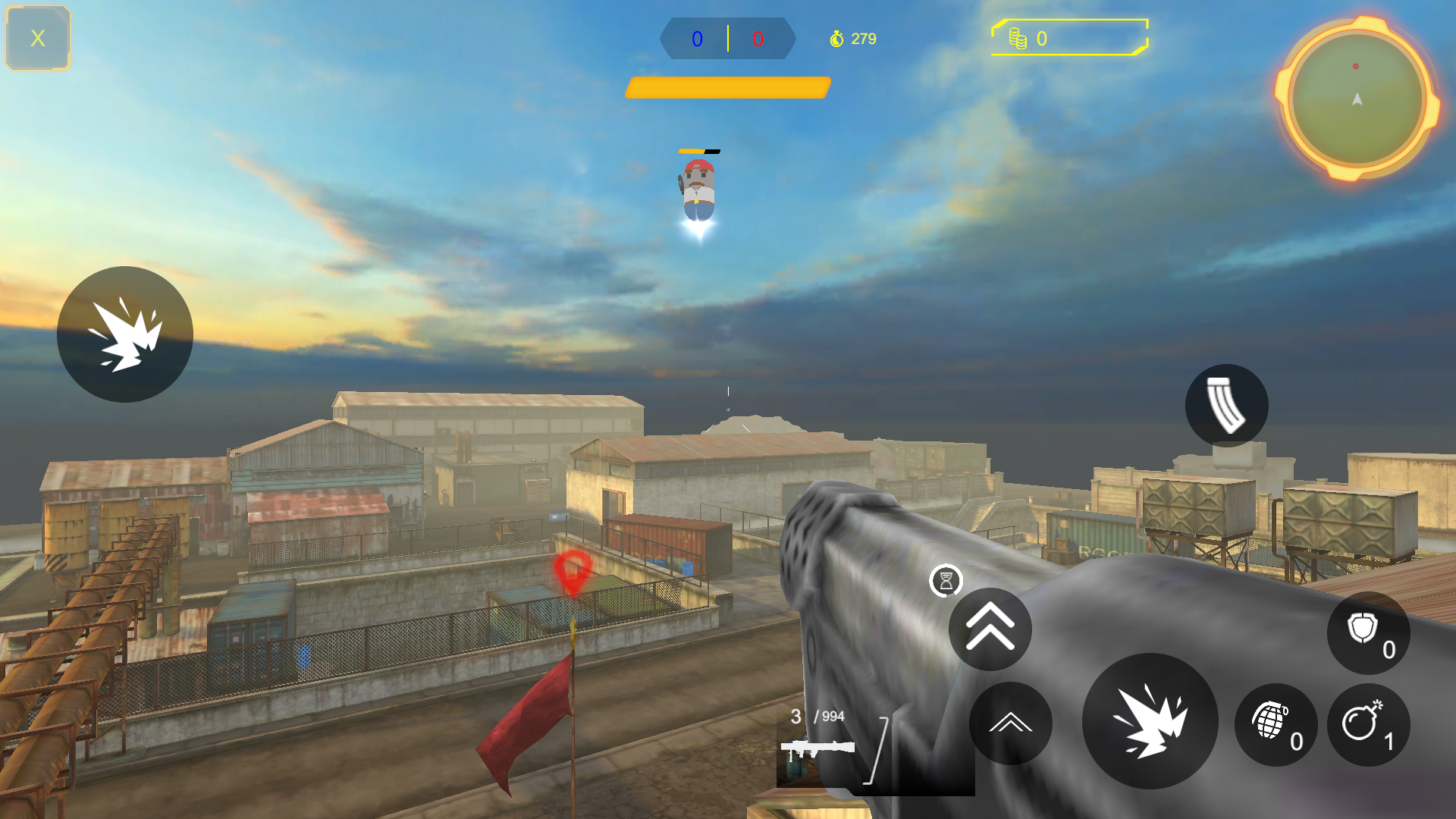1456x819 pixels.
Task: Tap the hourglass icon above the jump button
Action: (x=946, y=582)
